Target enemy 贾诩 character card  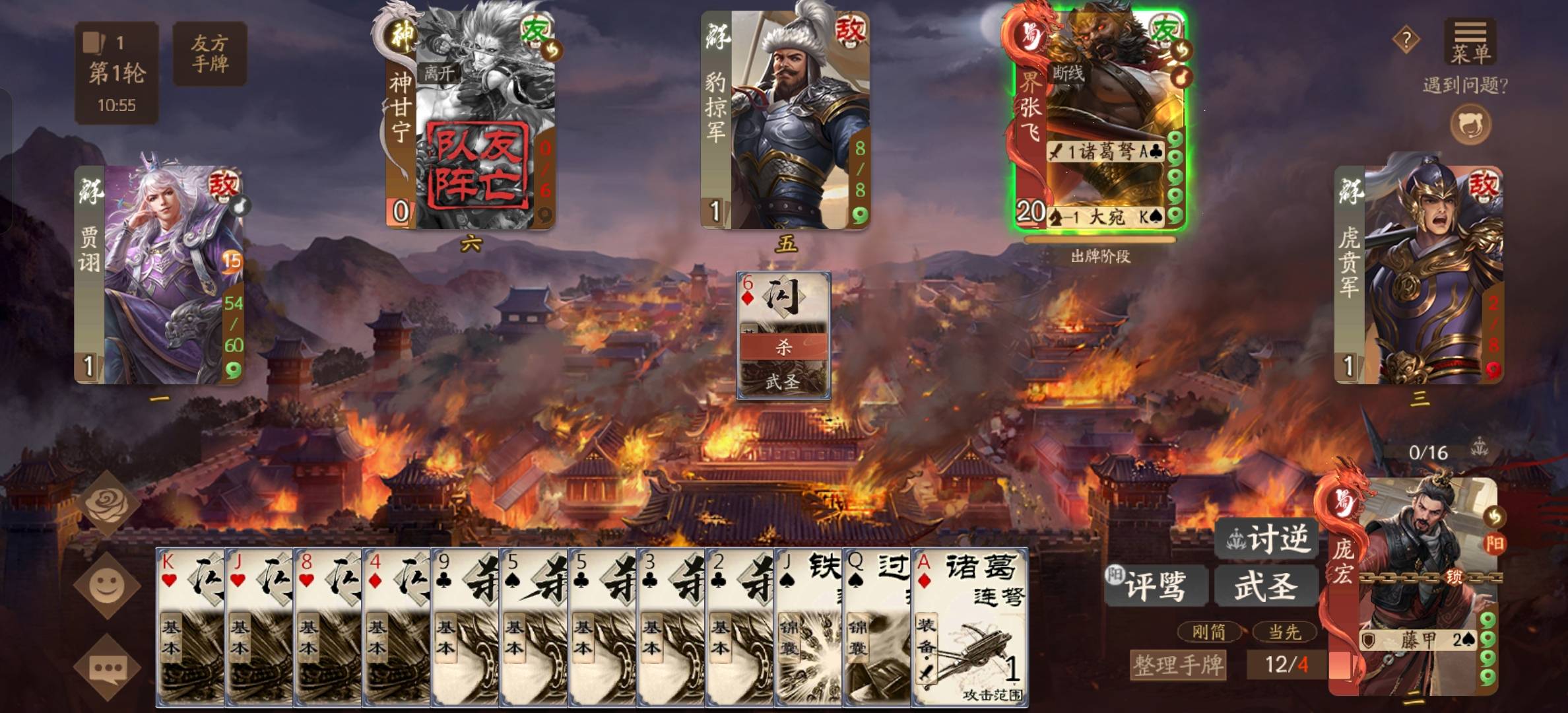coord(159,275)
